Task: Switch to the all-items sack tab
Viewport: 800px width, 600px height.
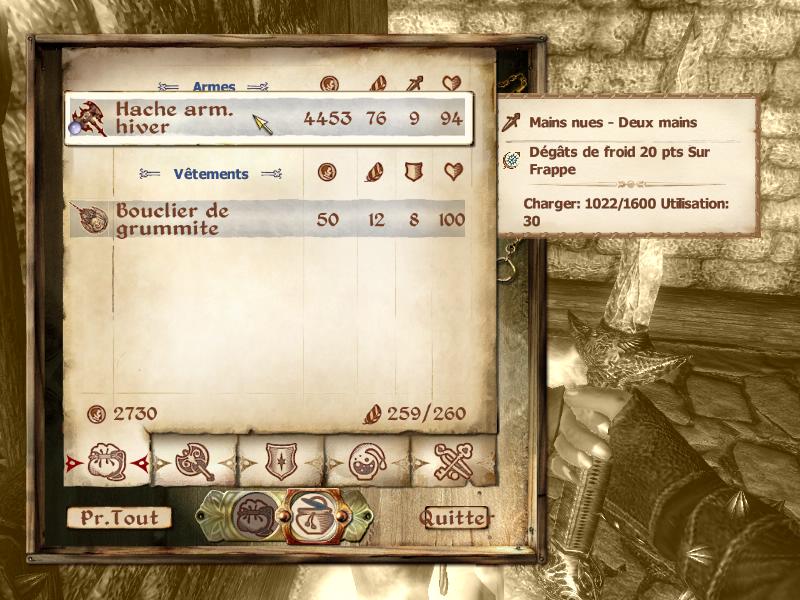Action: click(x=106, y=462)
